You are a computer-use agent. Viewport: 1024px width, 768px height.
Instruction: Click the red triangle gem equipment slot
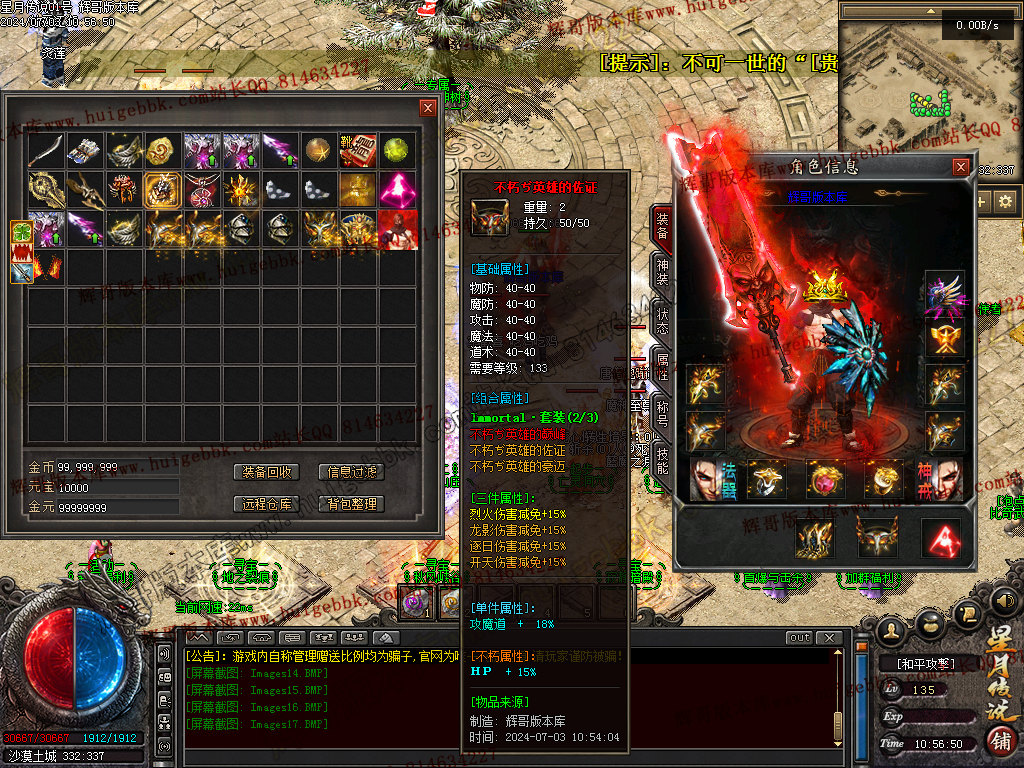[x=940, y=538]
